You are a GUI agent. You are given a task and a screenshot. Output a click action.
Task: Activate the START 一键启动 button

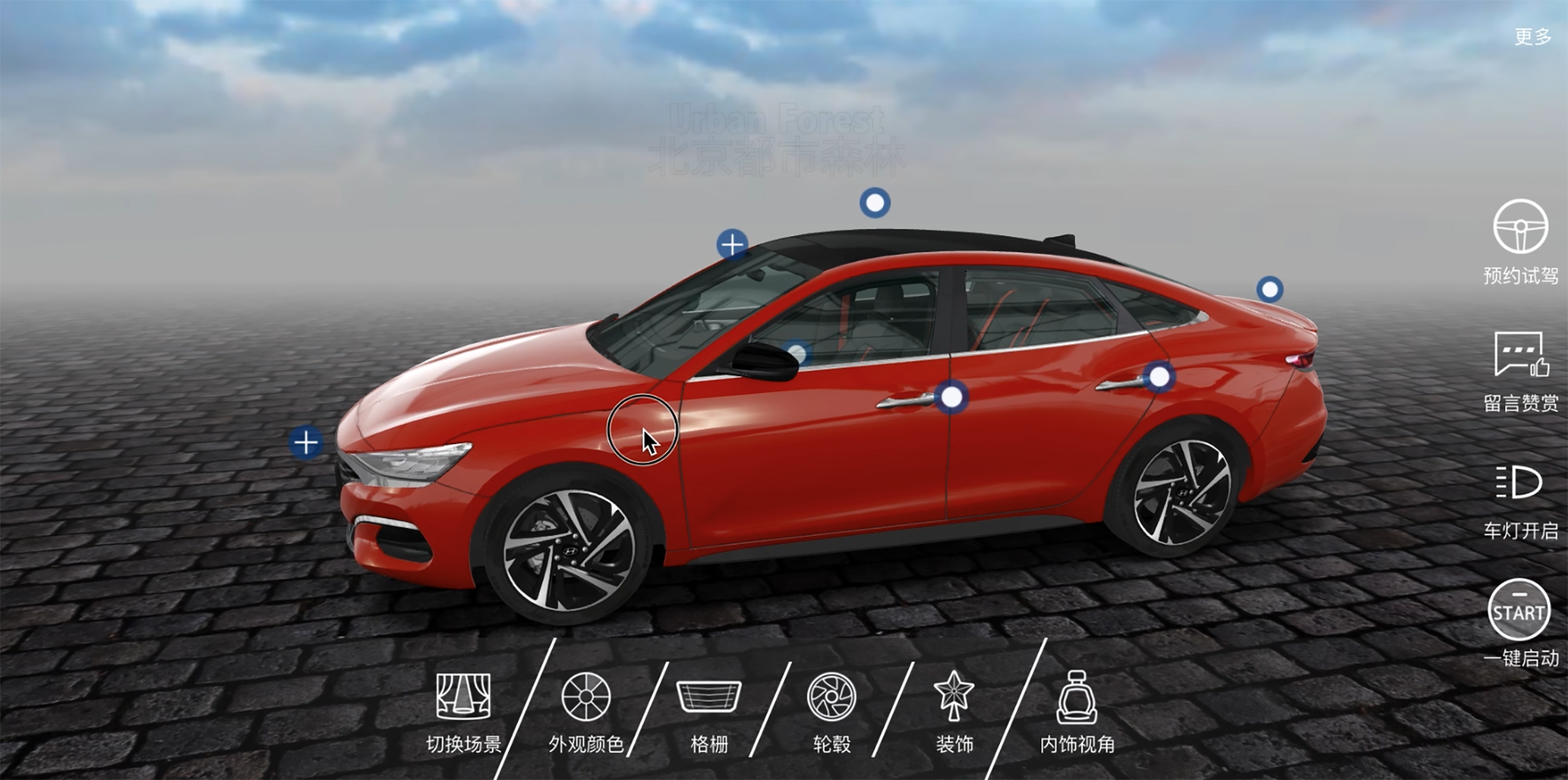pos(1519,611)
